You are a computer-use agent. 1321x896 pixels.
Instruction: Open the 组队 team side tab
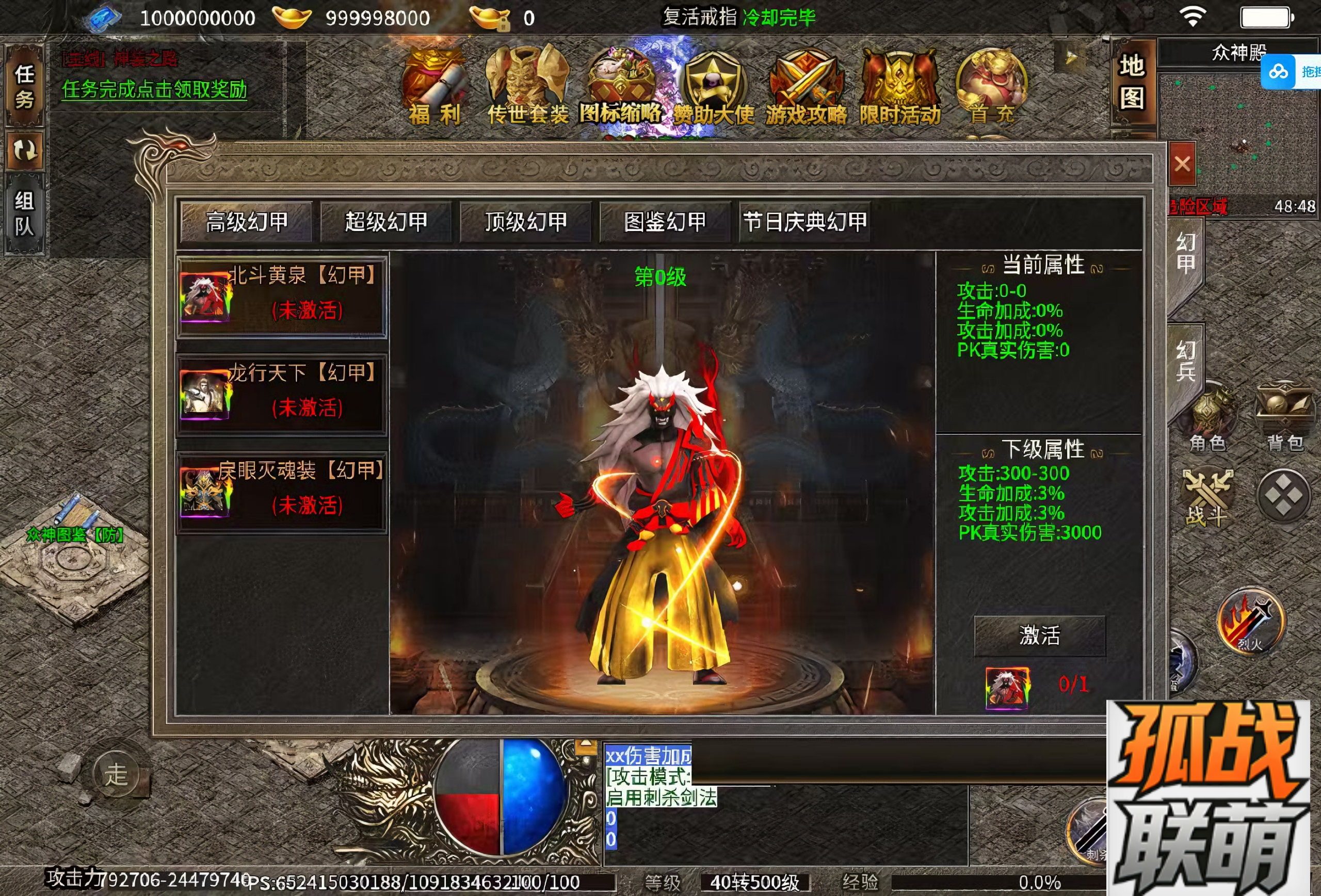coord(24,214)
